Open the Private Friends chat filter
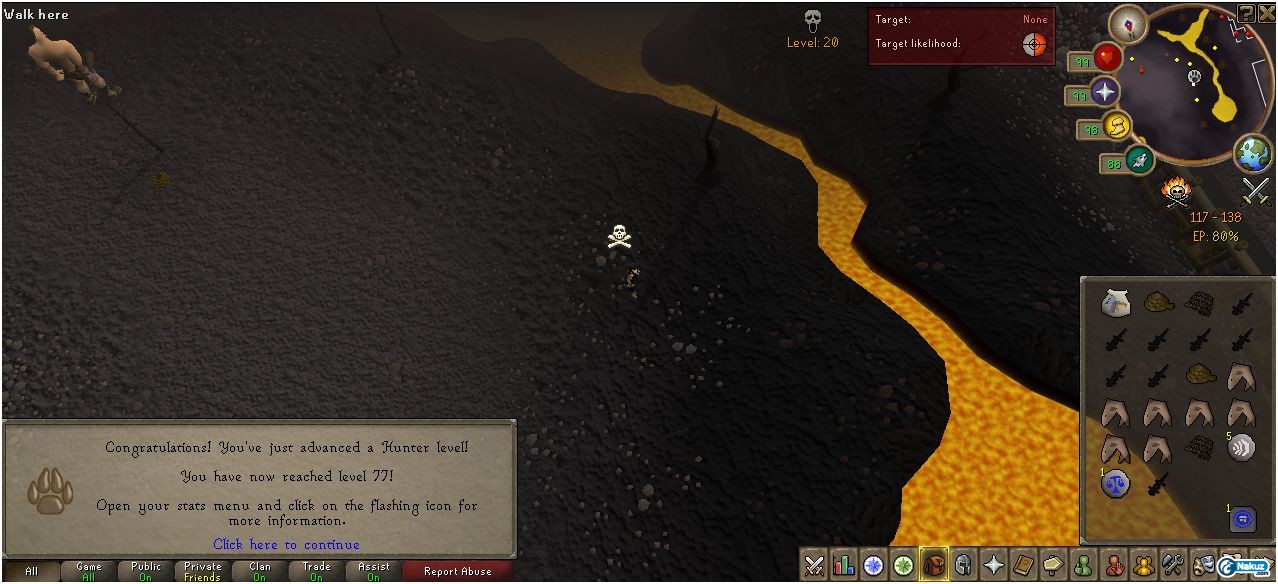Screen dimensions: 1278x584 click(202, 571)
